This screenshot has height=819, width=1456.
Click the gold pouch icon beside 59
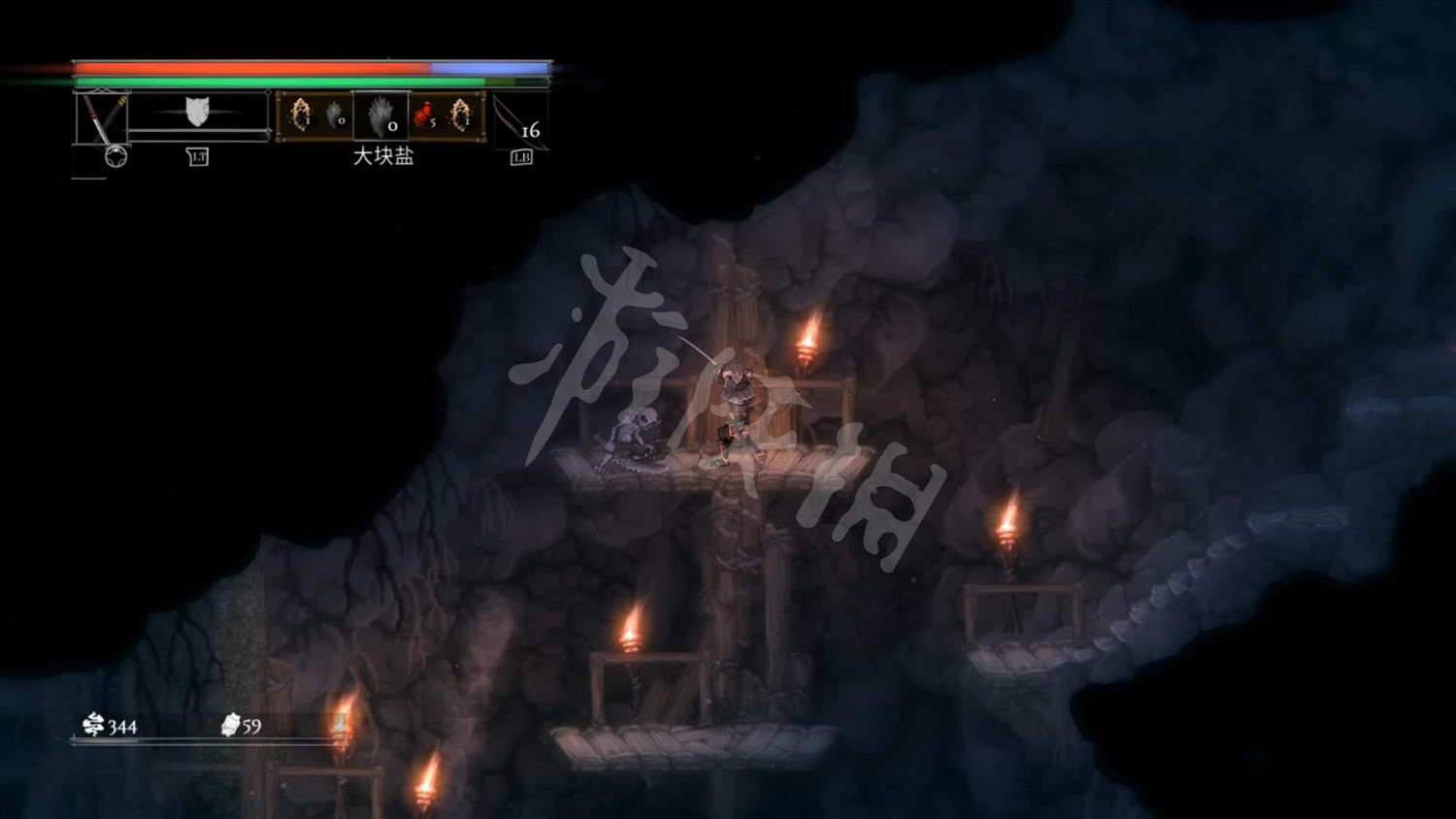(x=230, y=724)
